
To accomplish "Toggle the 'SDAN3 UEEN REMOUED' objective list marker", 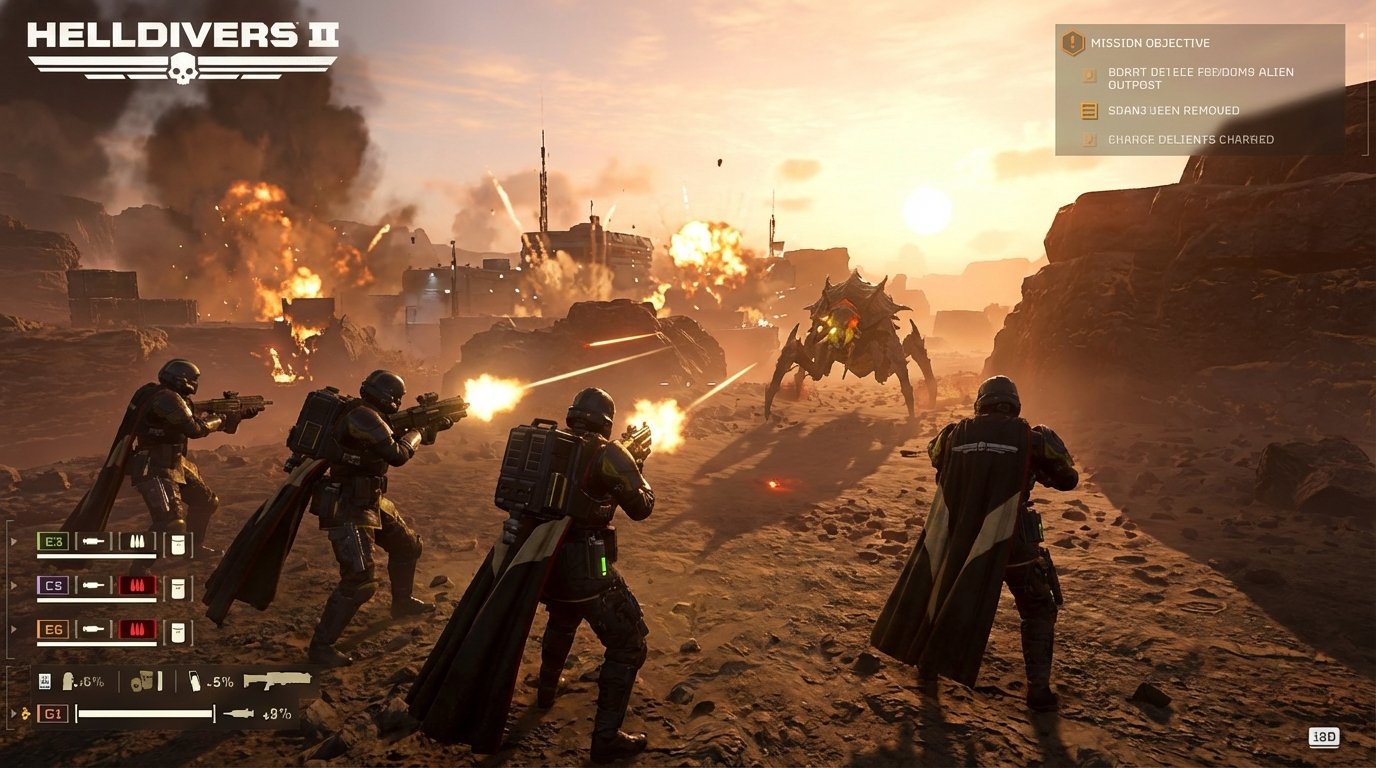I will click(x=1089, y=110).
